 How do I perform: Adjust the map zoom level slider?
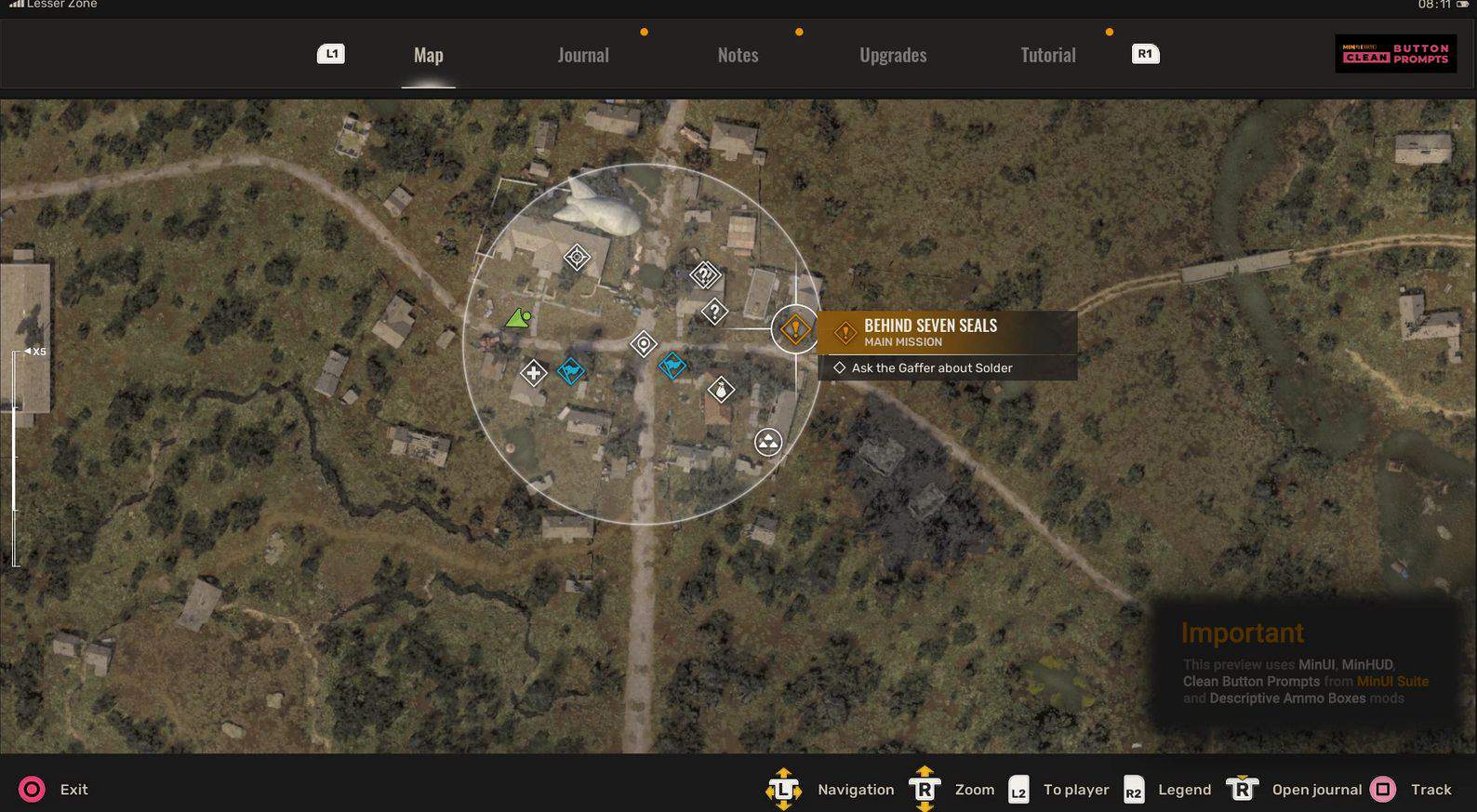click(x=16, y=458)
